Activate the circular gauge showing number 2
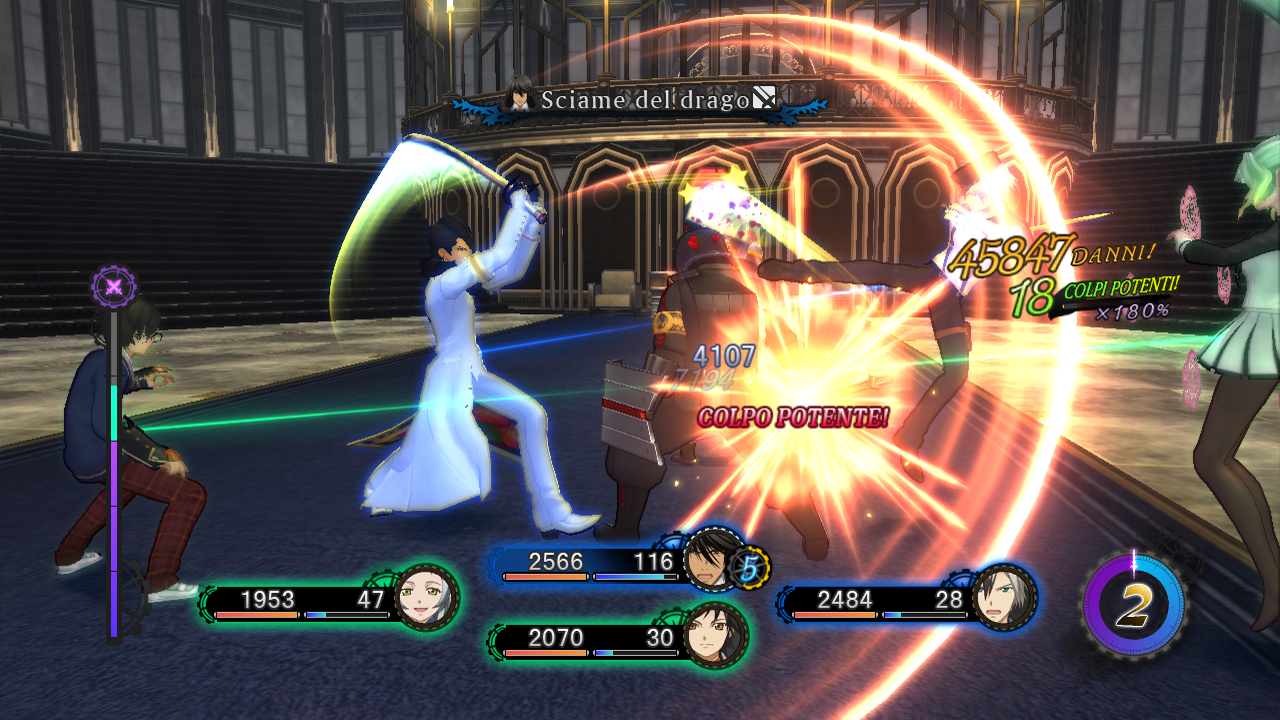 pos(1134,605)
